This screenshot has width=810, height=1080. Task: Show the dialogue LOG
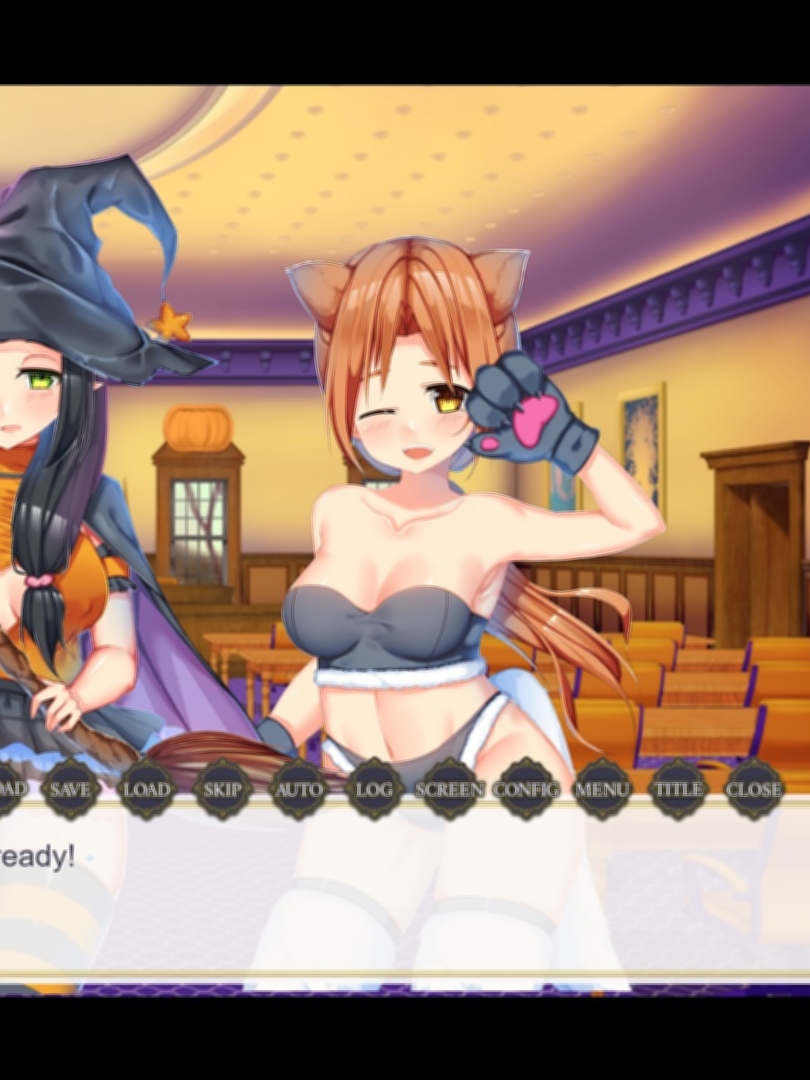[x=374, y=789]
